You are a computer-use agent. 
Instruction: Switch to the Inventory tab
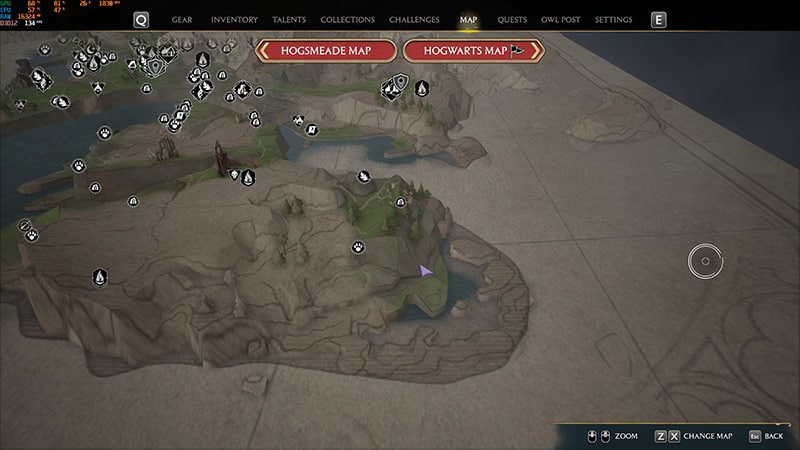tap(234, 20)
